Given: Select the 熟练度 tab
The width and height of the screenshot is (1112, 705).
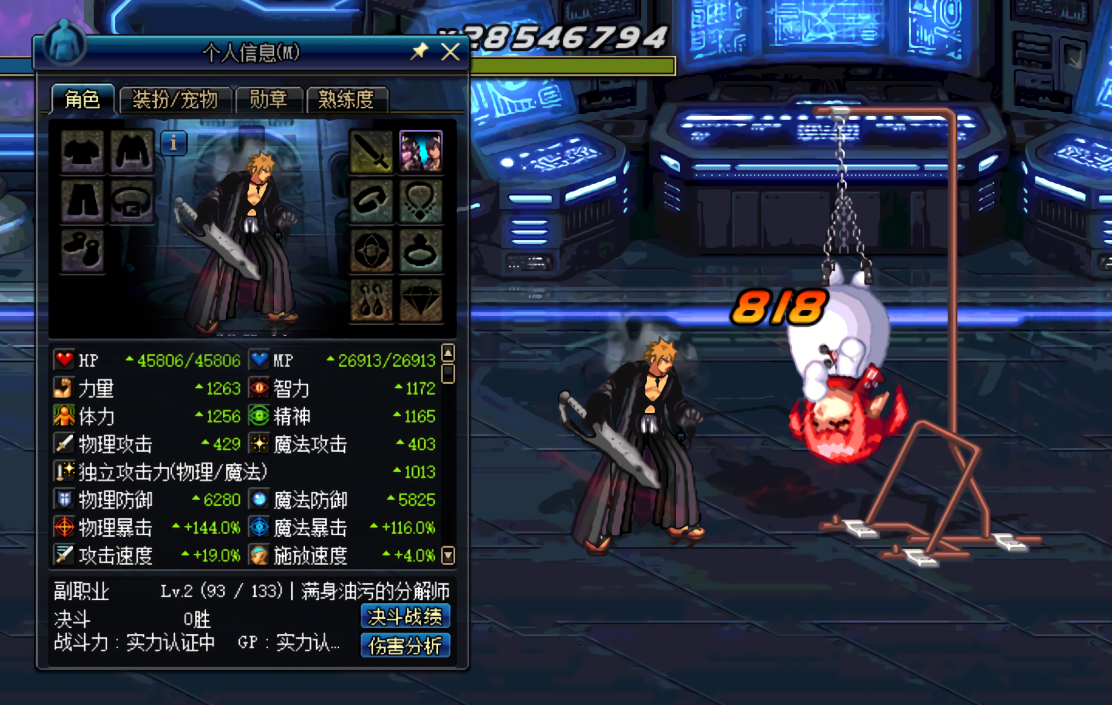Looking at the screenshot, I should tap(346, 99).
